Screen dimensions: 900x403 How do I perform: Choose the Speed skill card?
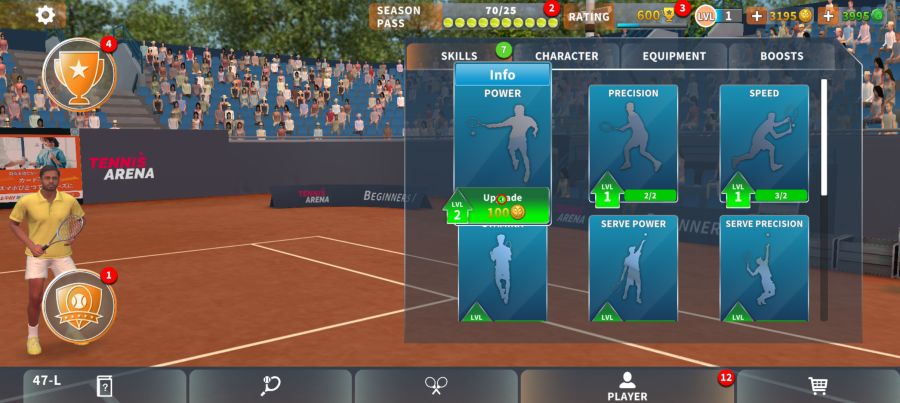coord(764,141)
